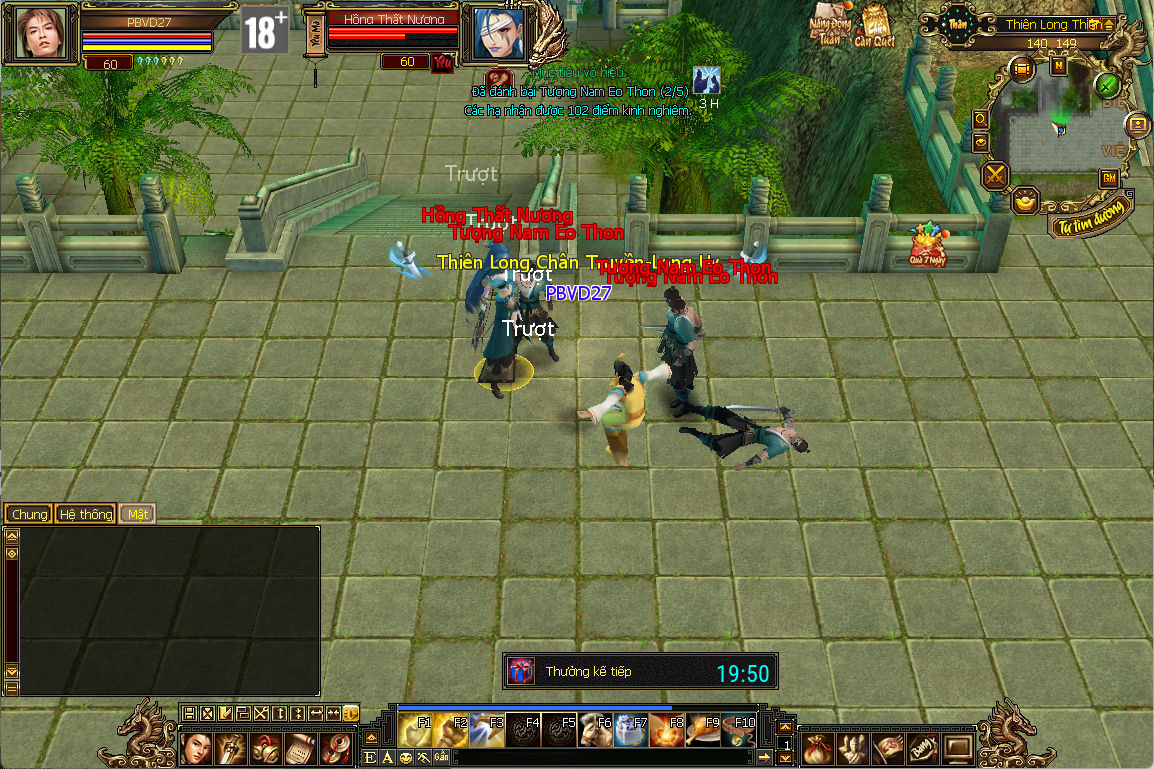Claim the Quà 7 Ngày gift bag
Screen dimensions: 1154x769
point(927,245)
